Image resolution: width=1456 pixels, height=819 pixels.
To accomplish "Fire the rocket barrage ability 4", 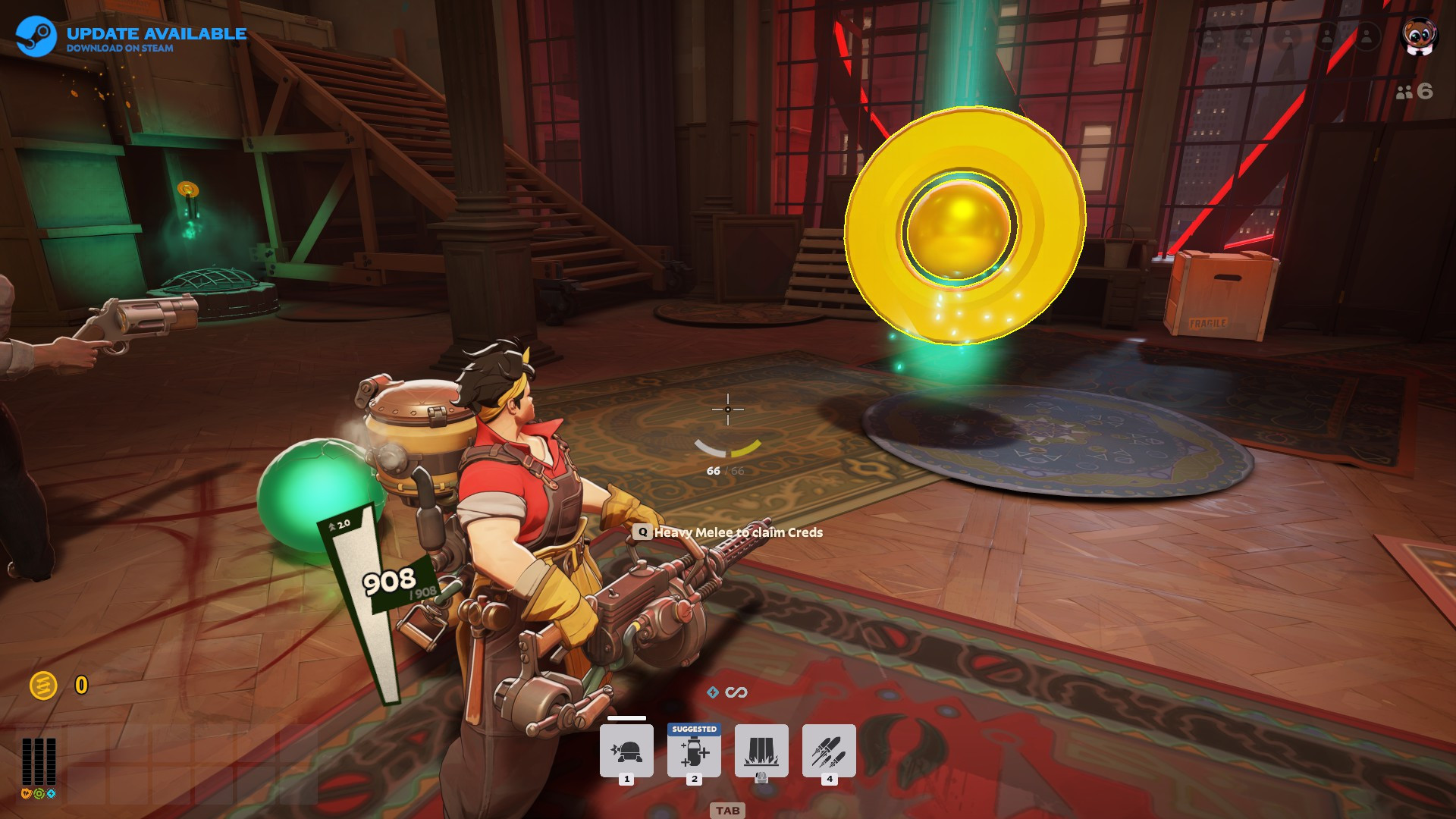I will point(830,752).
